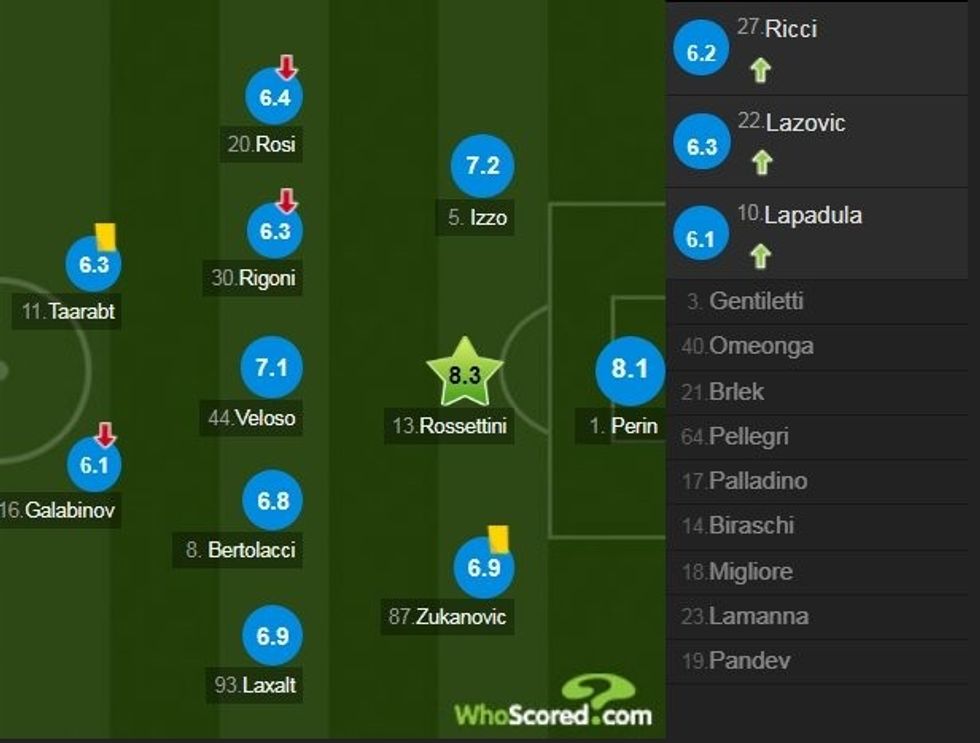This screenshot has height=743, width=980.
Task: Select substitute Ricci in the bench list
Action: point(790,30)
